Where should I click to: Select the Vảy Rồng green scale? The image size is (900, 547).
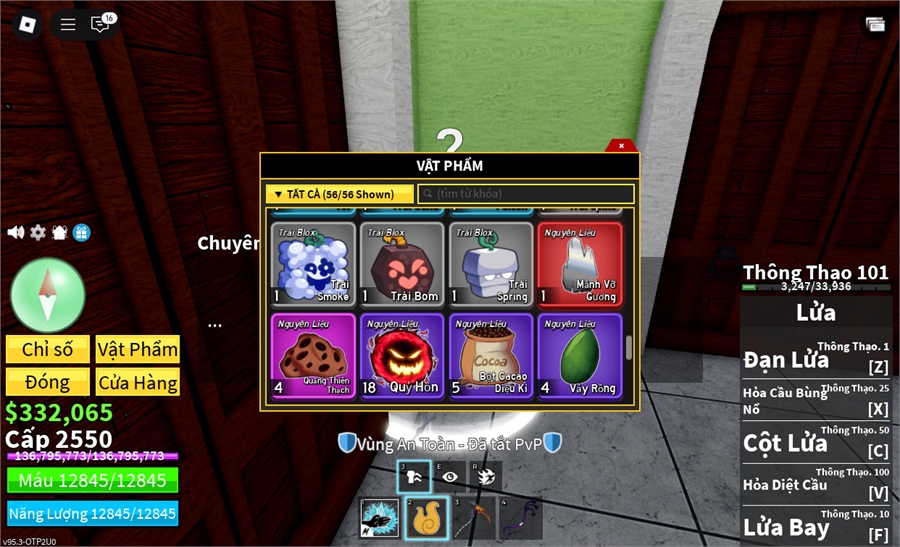(x=580, y=357)
